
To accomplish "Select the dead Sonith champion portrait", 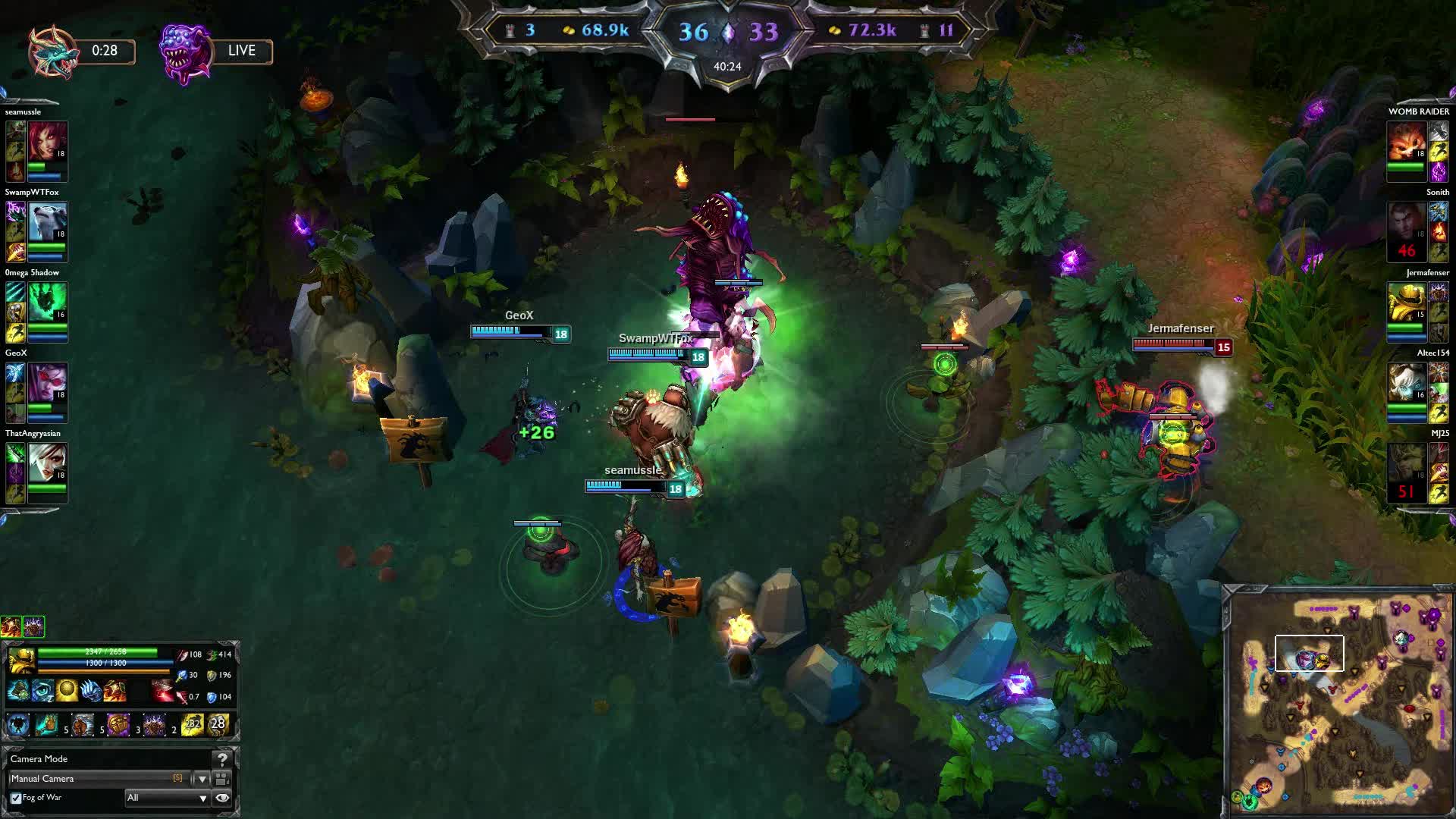I will pyautogui.click(x=1407, y=227).
